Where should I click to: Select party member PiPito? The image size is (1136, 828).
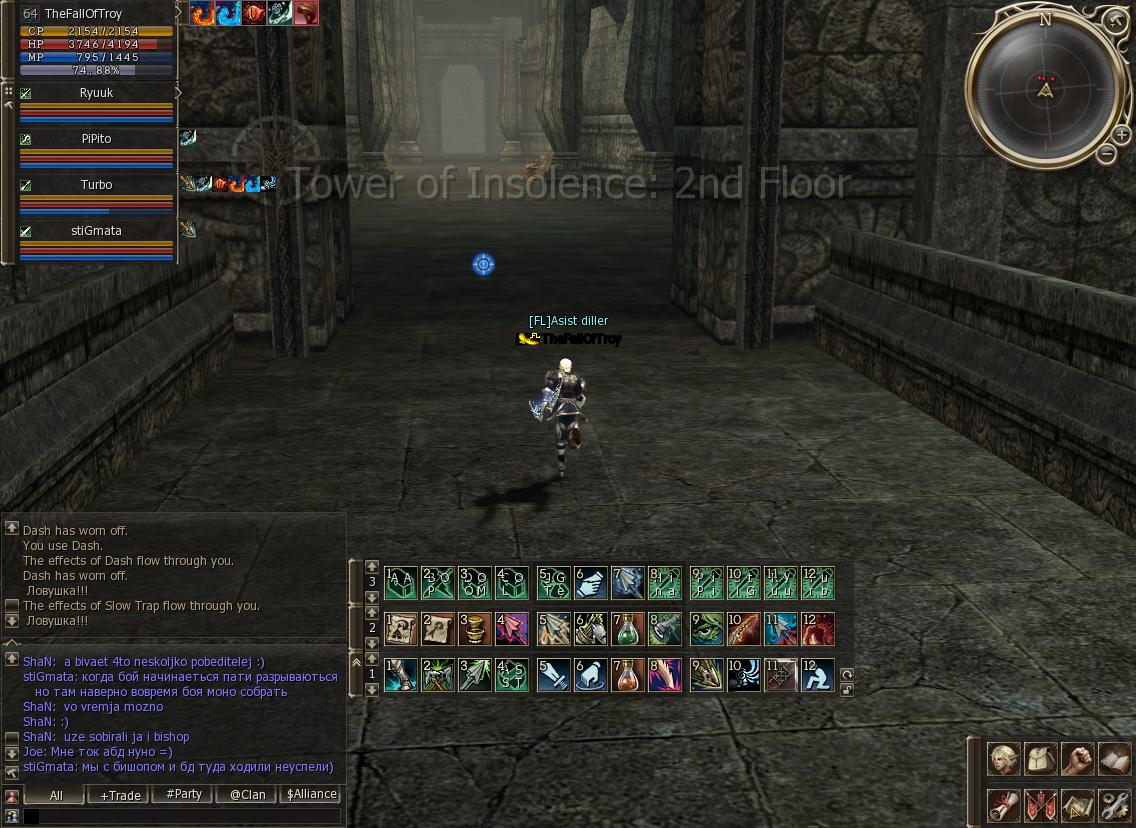pos(97,139)
